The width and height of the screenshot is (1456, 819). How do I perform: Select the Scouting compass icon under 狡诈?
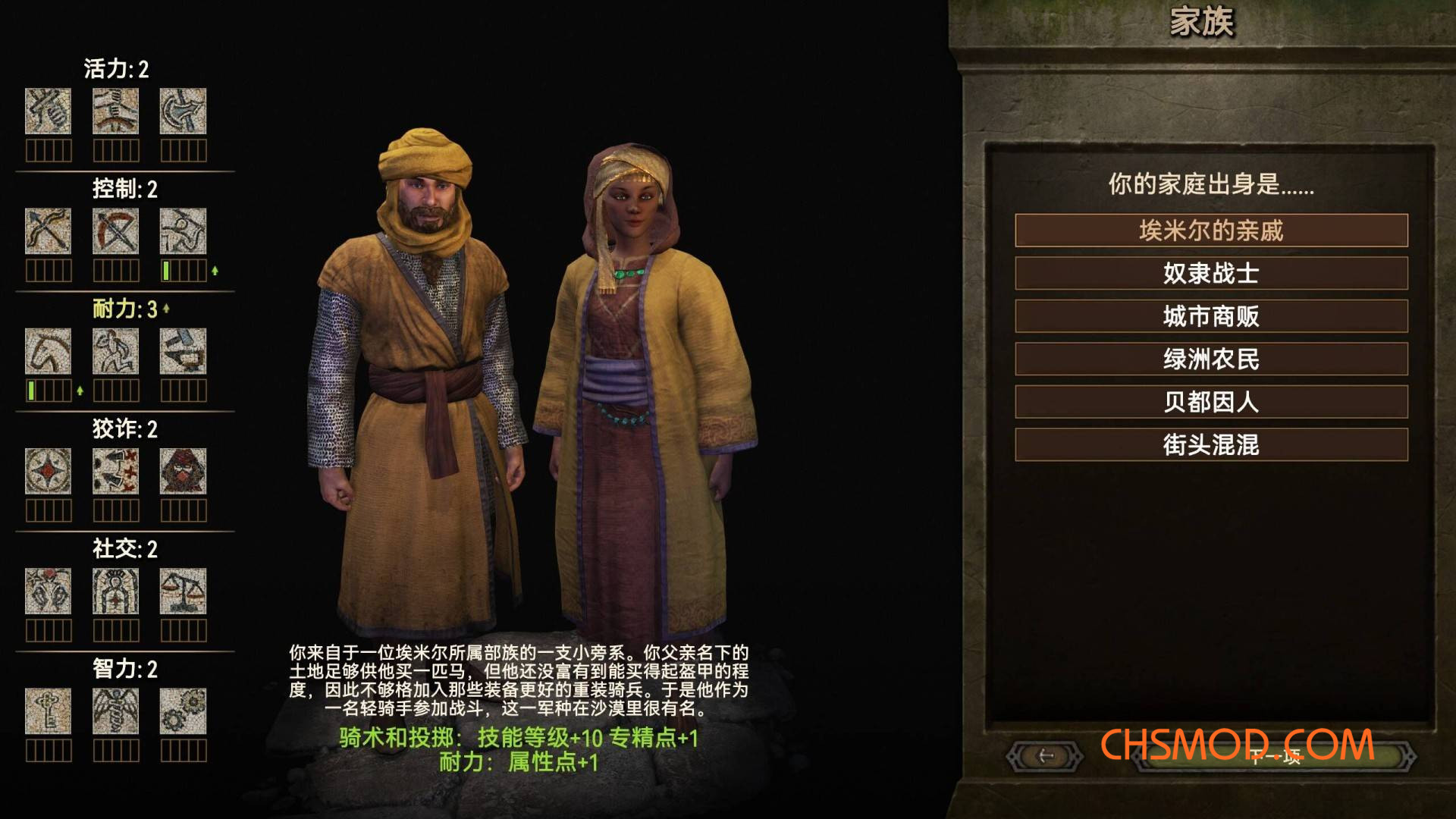pos(48,472)
